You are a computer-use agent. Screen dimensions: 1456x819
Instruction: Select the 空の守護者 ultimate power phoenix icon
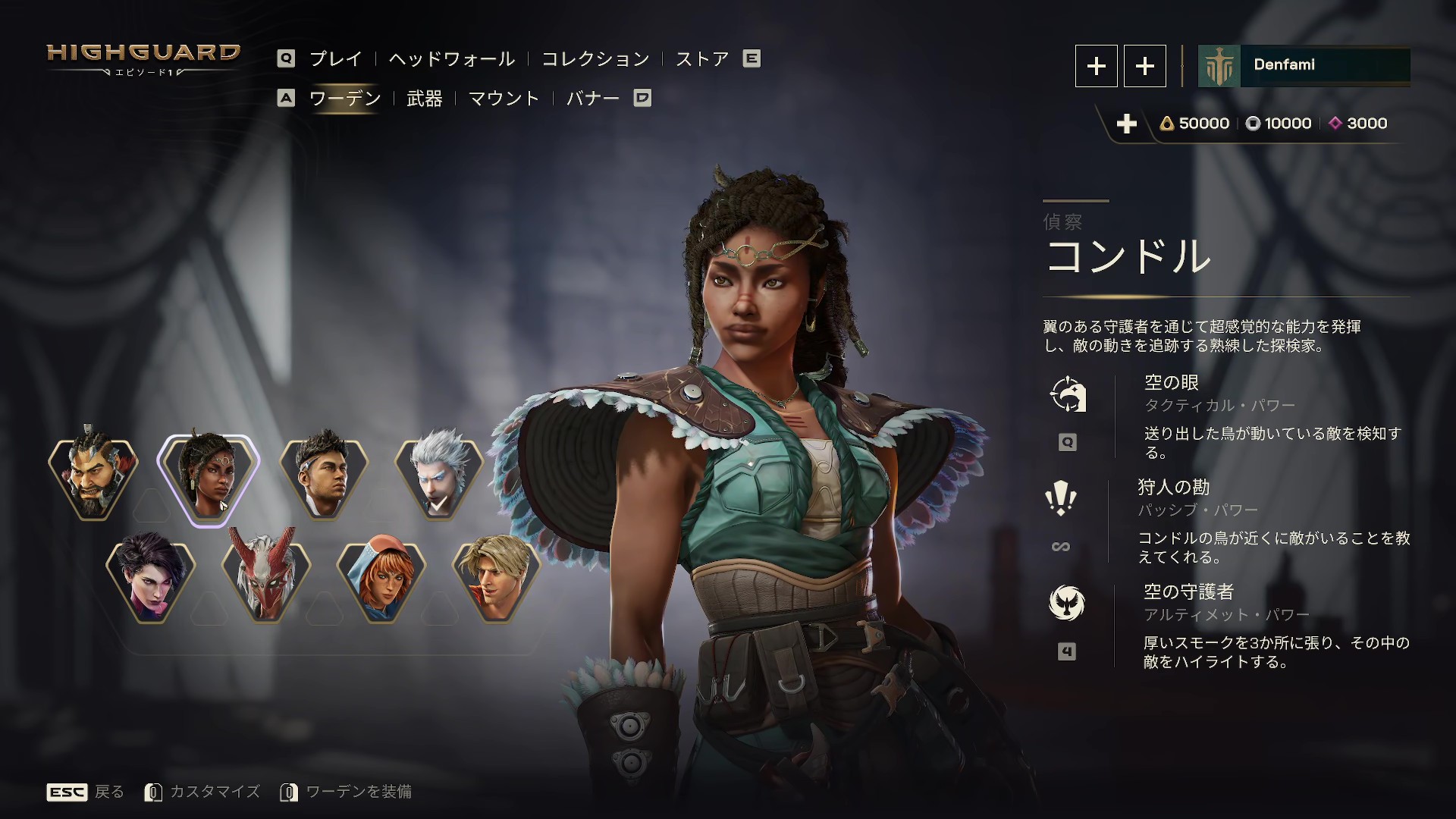click(1068, 603)
